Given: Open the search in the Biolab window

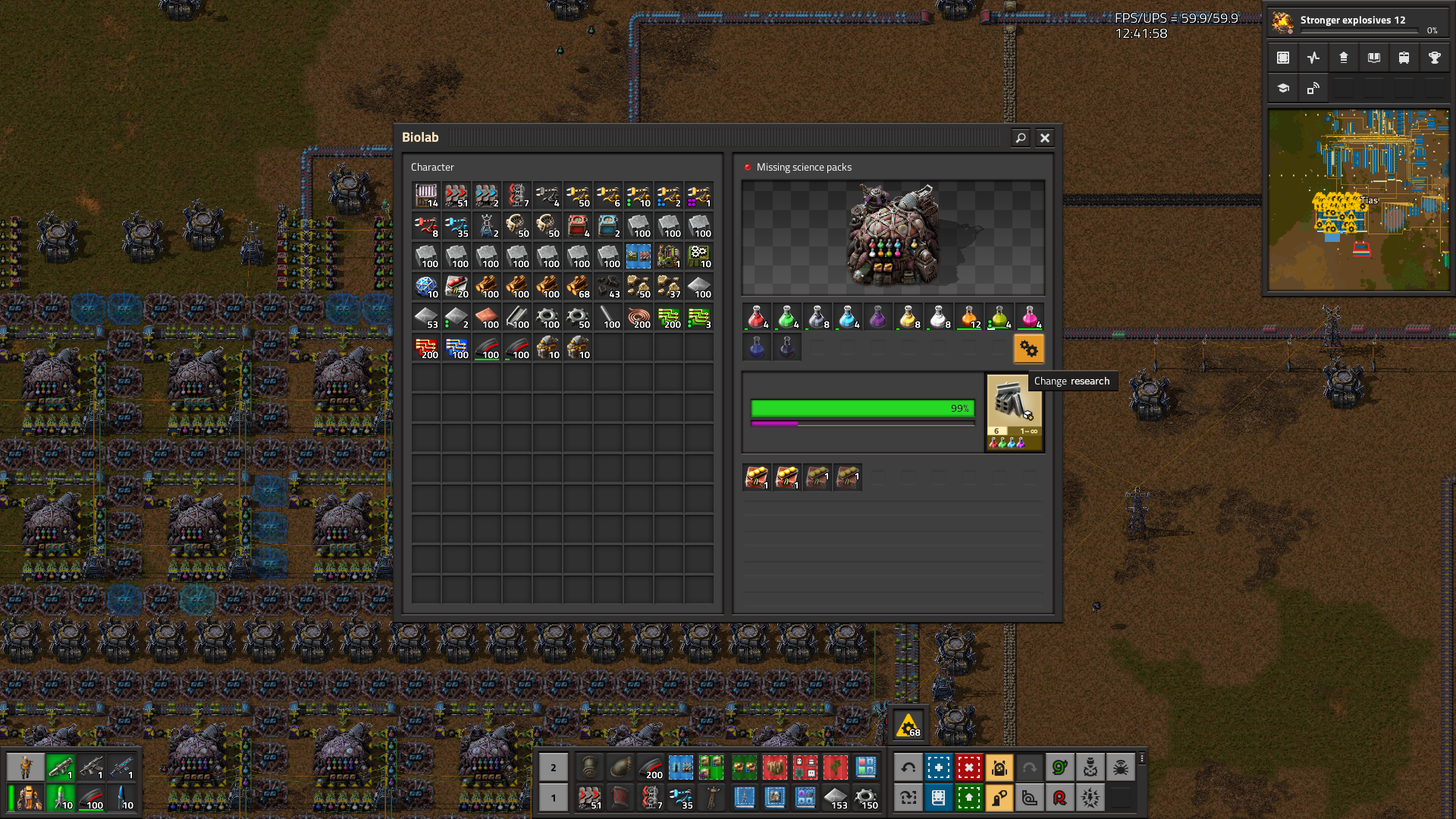Looking at the screenshot, I should 1020,137.
